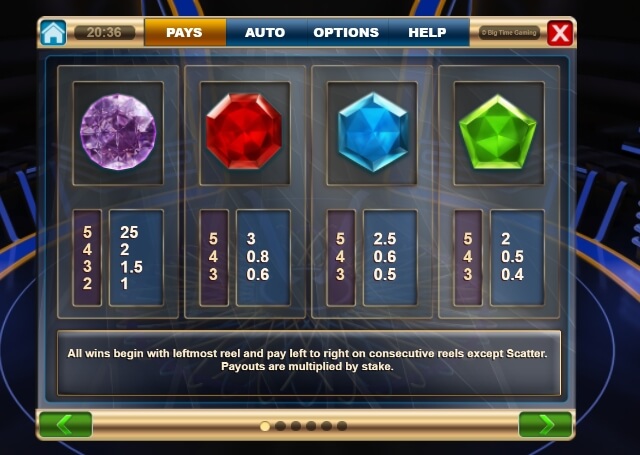Show the OPTIONS tab

346,33
